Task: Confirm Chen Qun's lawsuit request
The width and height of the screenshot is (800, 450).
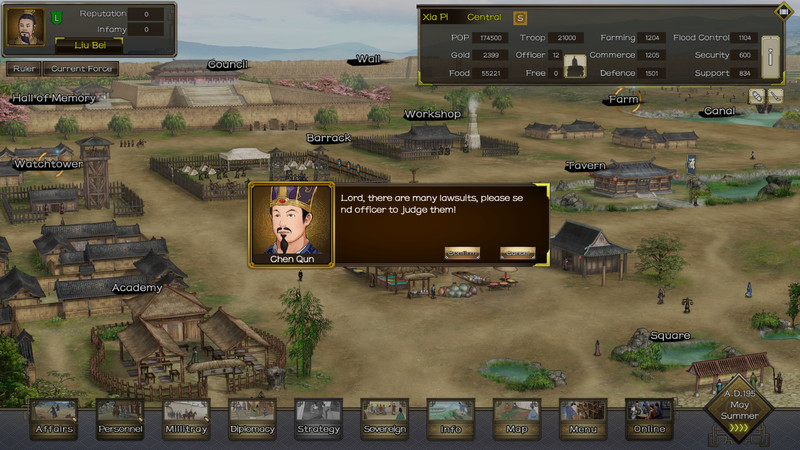Action: pos(462,253)
